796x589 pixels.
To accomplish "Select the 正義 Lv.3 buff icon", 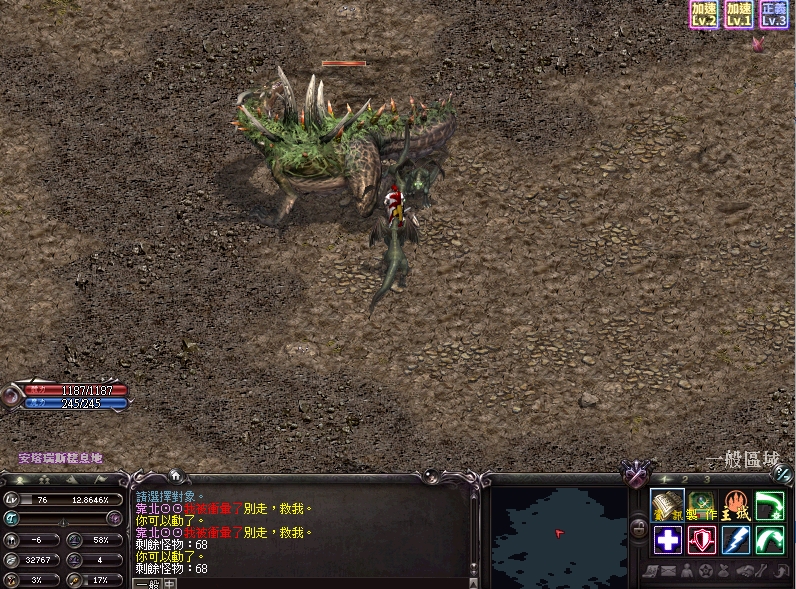I will [x=774, y=14].
